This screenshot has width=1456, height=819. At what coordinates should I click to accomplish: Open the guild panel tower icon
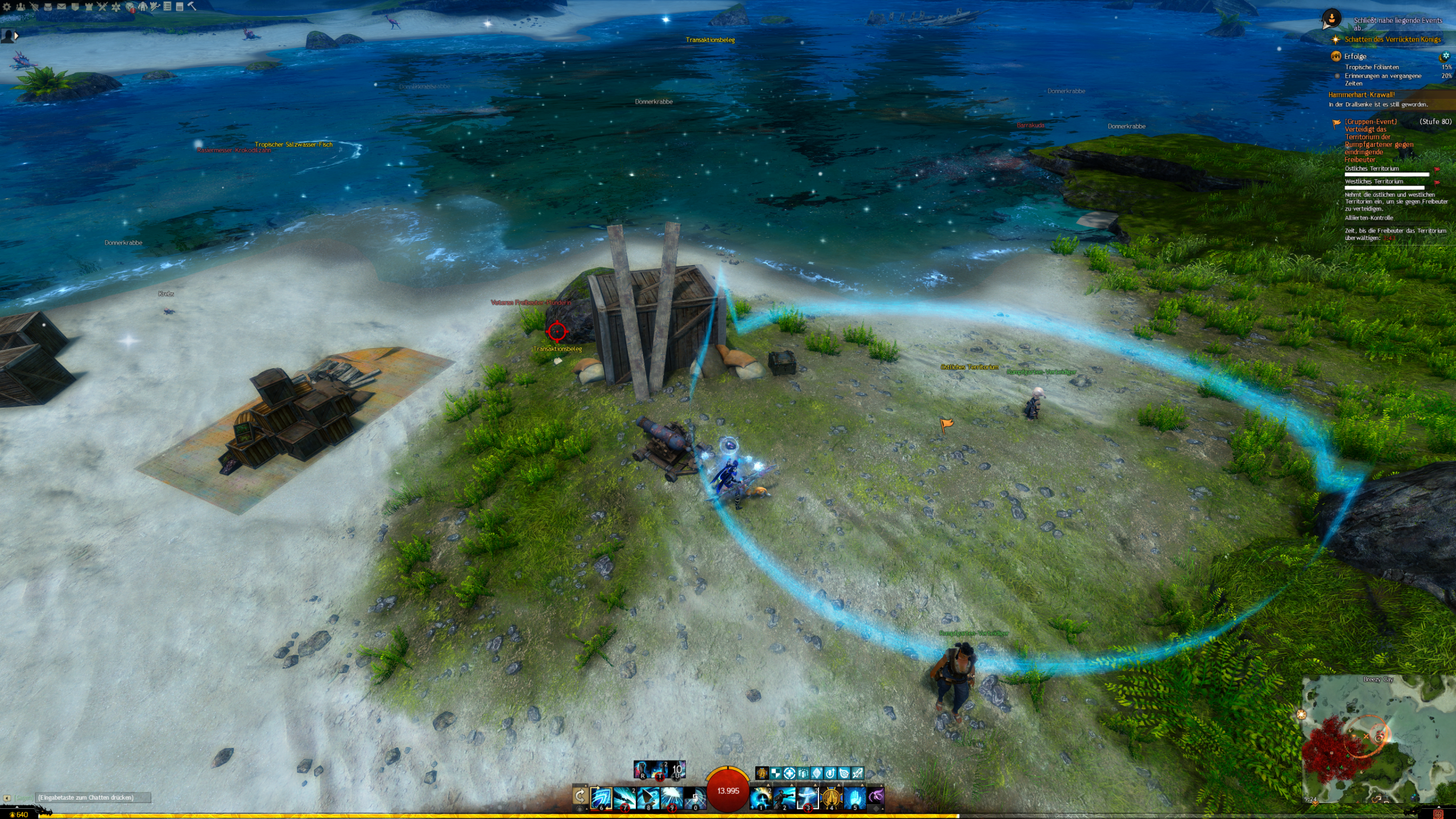click(x=88, y=6)
